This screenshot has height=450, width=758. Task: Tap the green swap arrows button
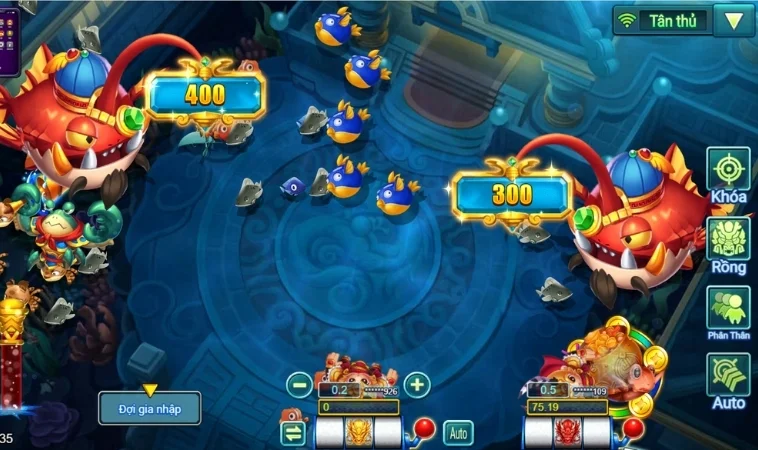(x=293, y=433)
